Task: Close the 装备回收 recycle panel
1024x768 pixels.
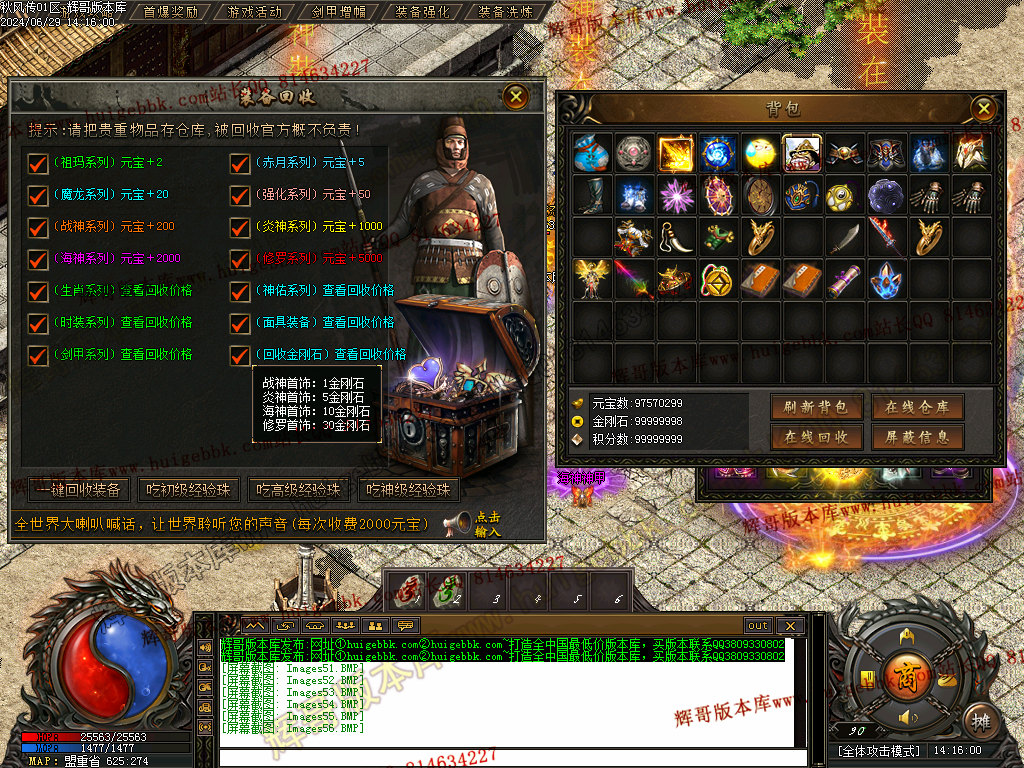Action: click(516, 96)
